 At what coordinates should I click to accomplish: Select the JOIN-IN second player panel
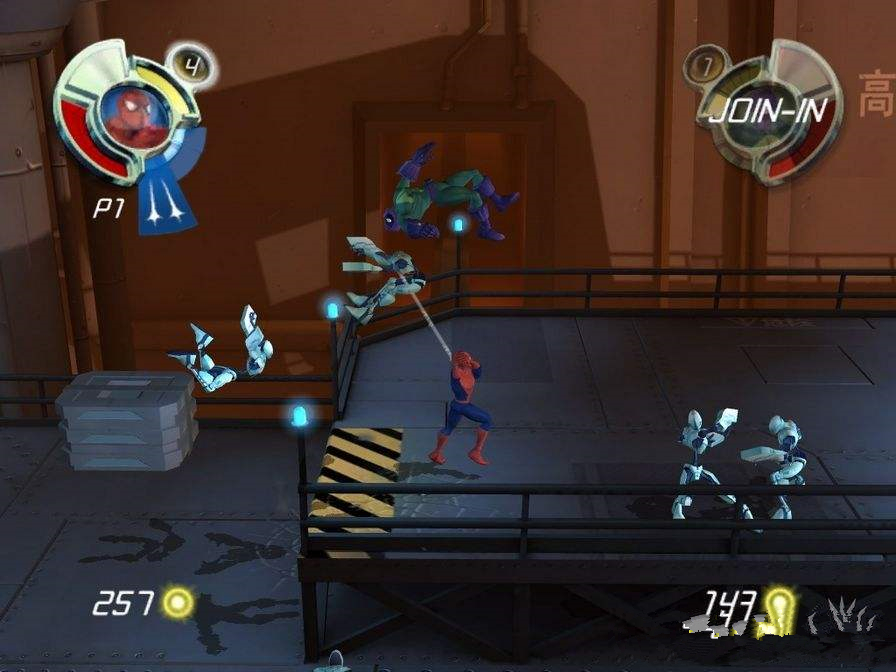point(769,110)
